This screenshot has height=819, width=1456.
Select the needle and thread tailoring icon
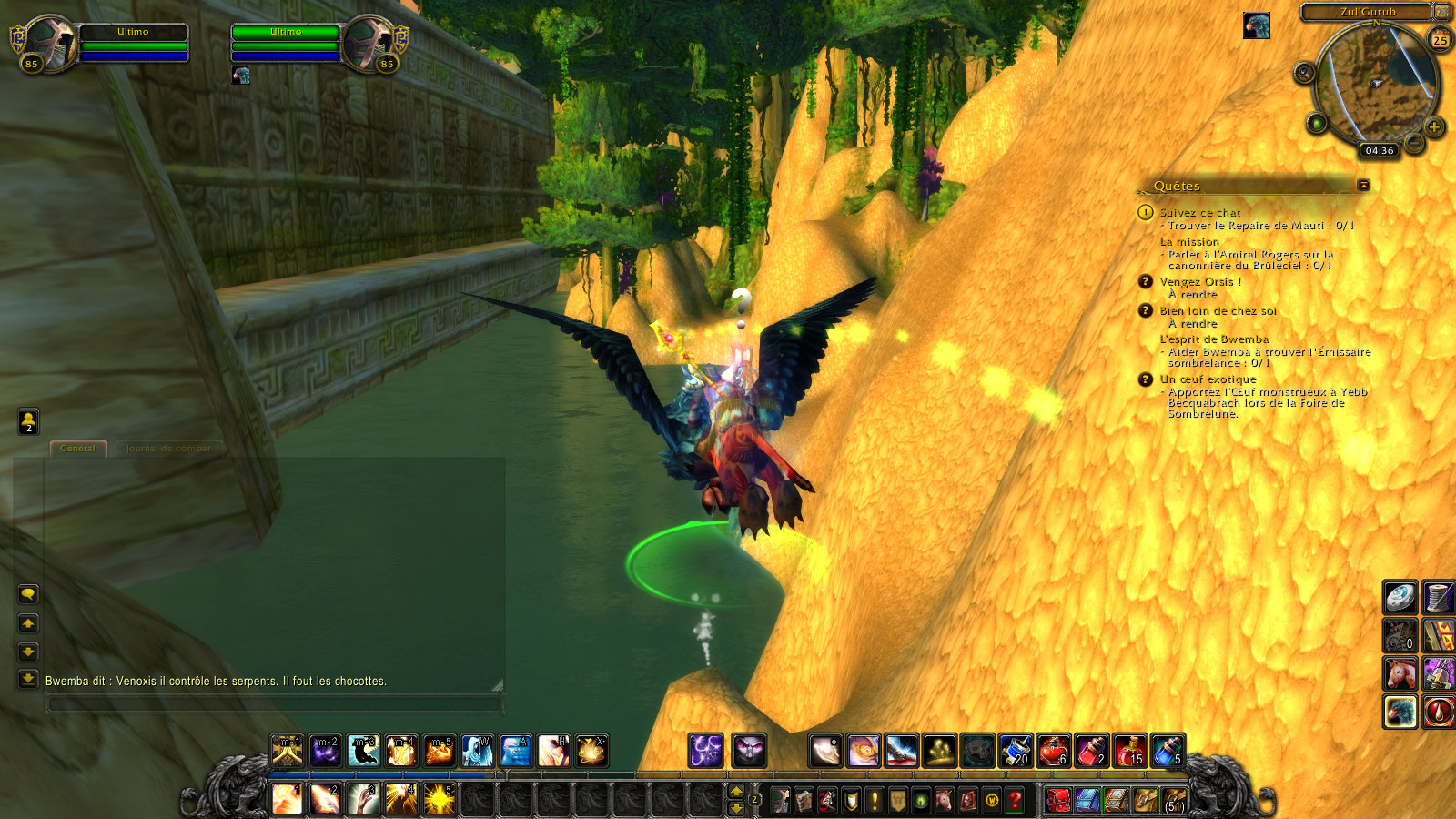[1439, 598]
